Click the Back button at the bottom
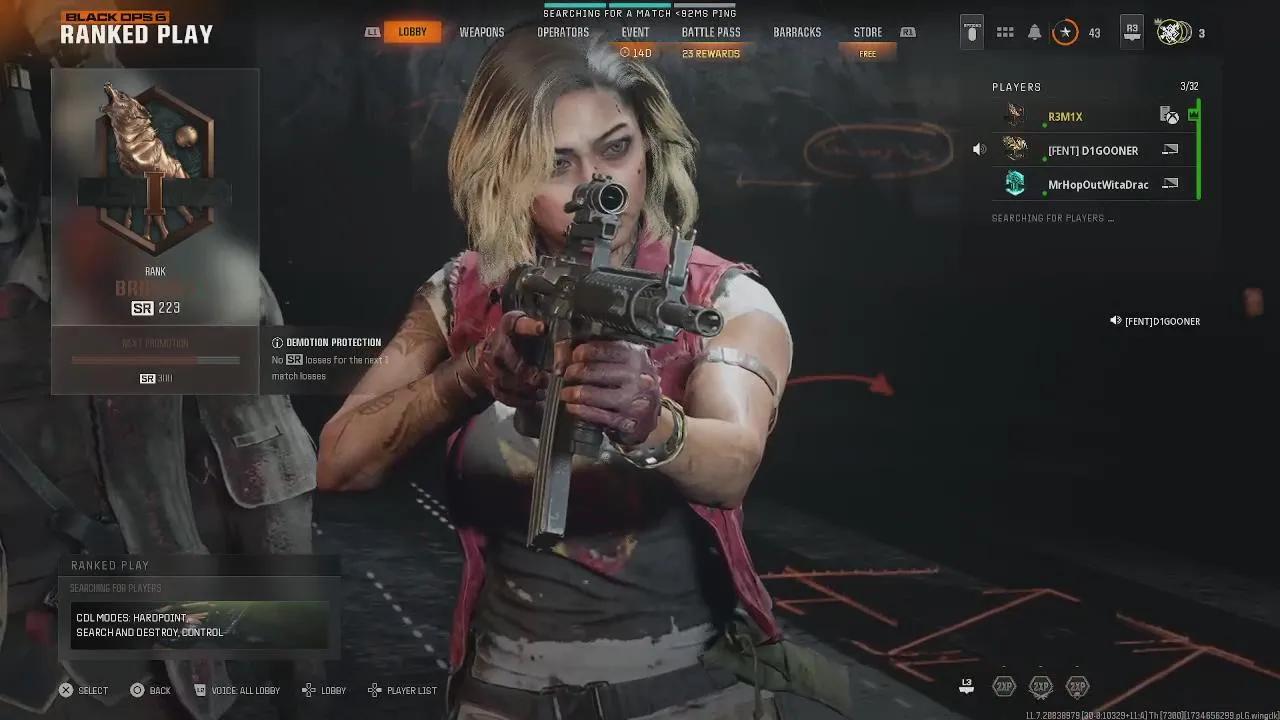The image size is (1280, 720). 151,690
